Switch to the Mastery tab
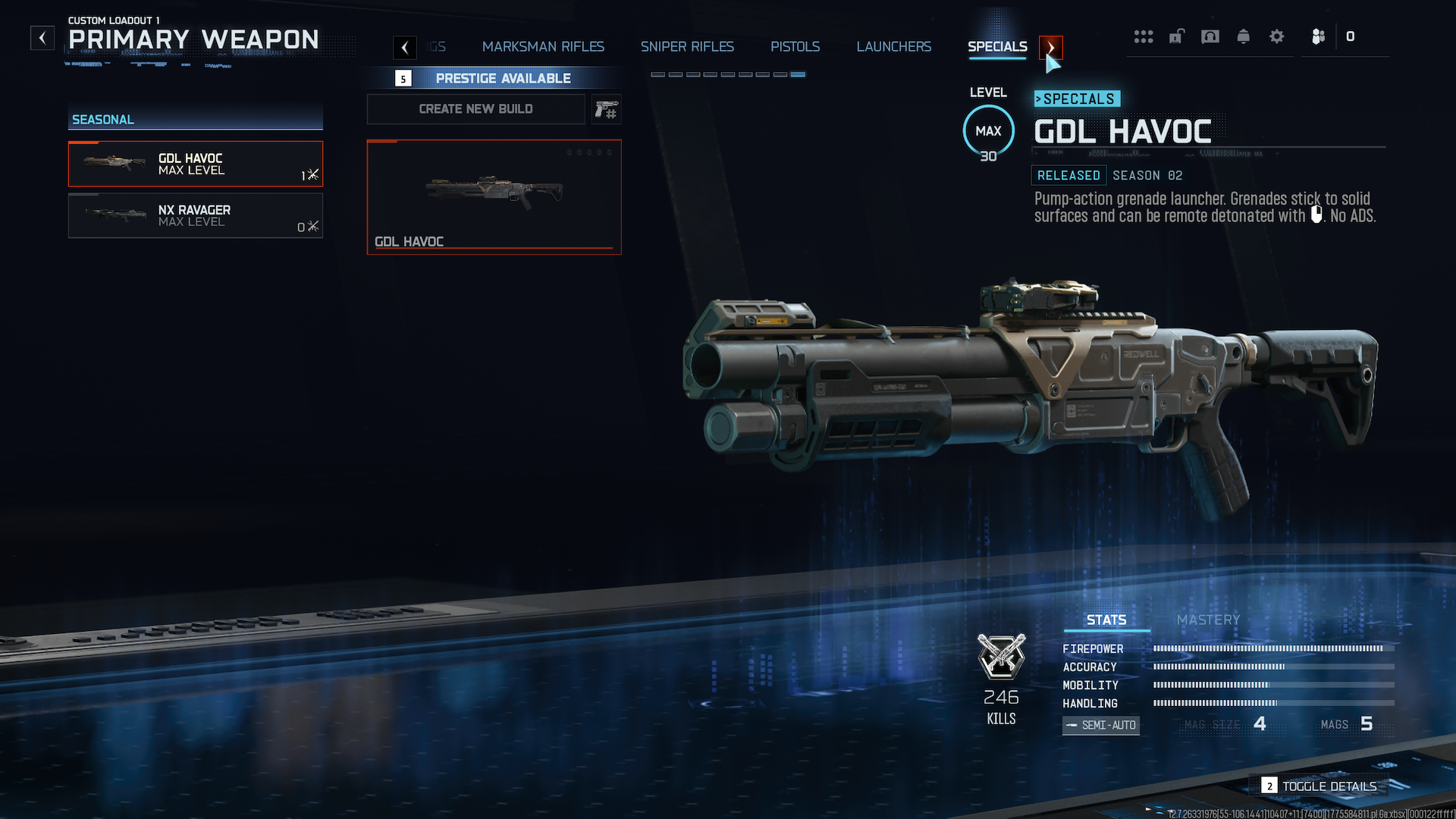Image resolution: width=1456 pixels, height=819 pixels. click(x=1208, y=620)
